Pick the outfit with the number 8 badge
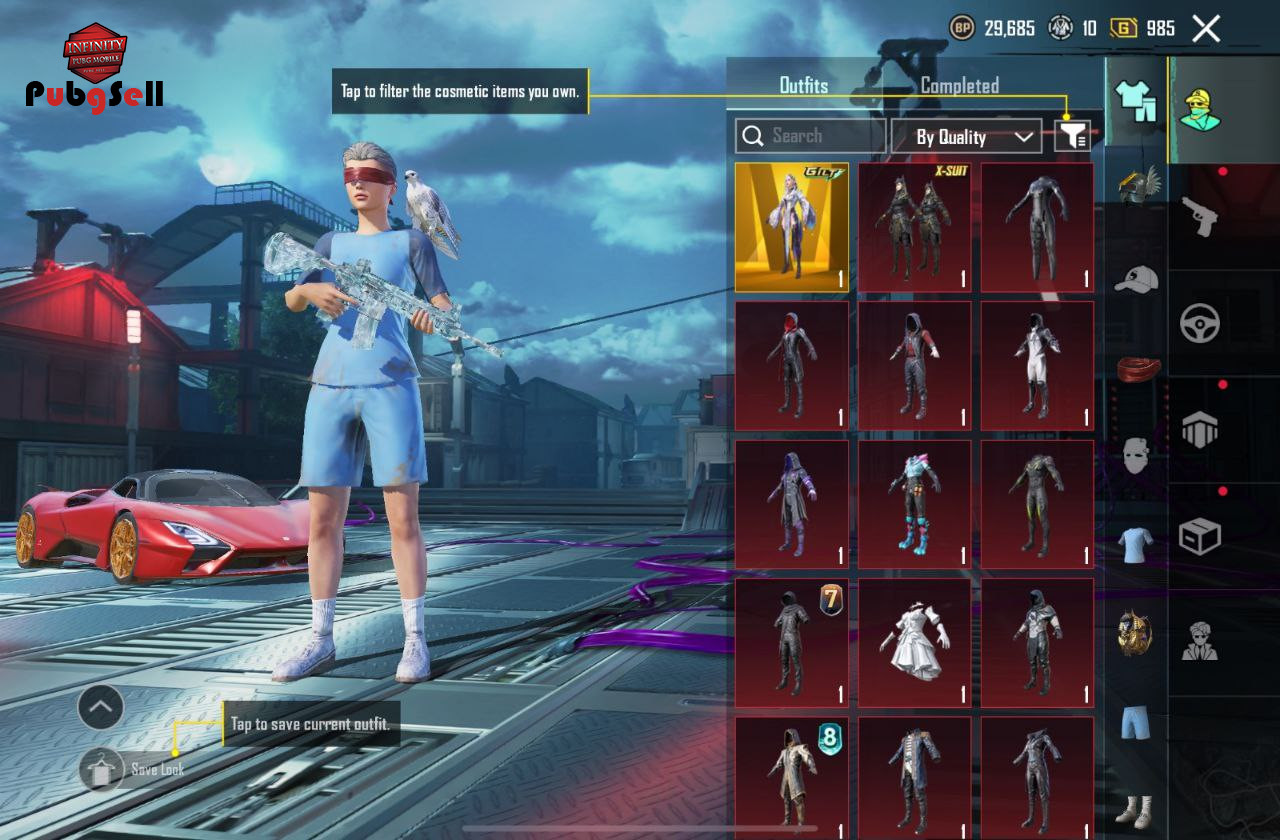 click(792, 777)
